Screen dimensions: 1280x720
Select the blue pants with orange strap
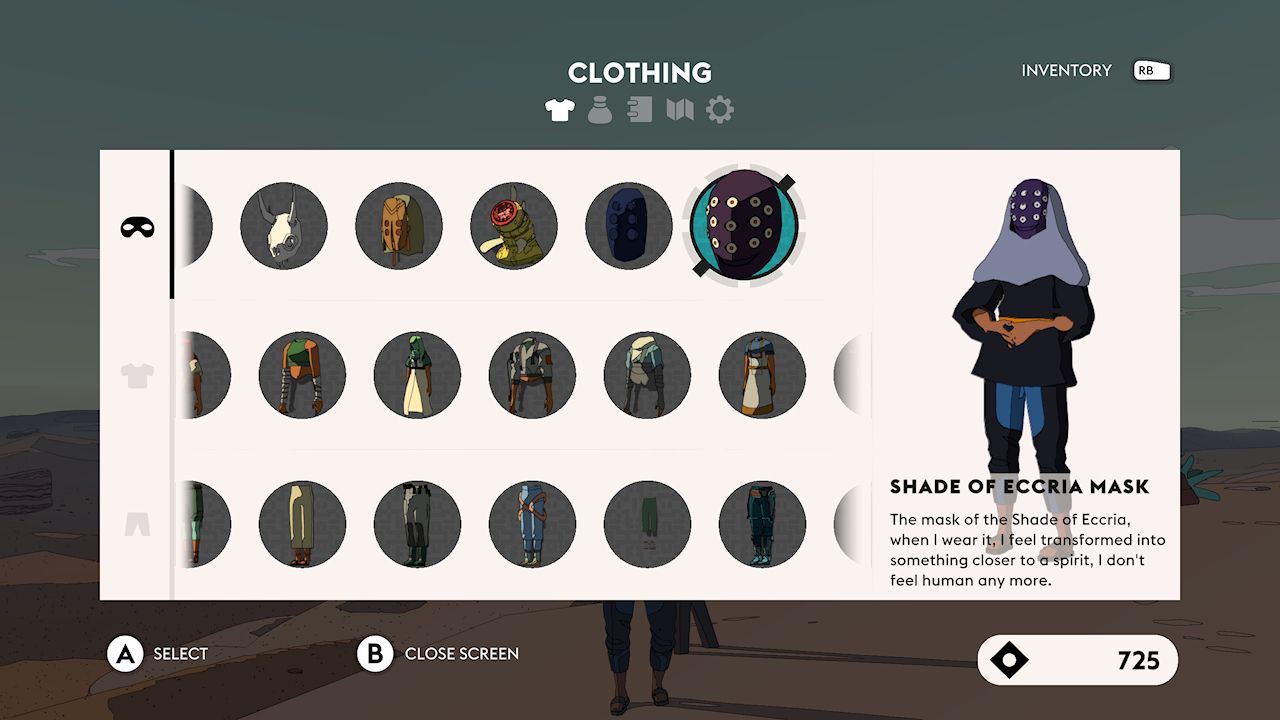coord(531,523)
